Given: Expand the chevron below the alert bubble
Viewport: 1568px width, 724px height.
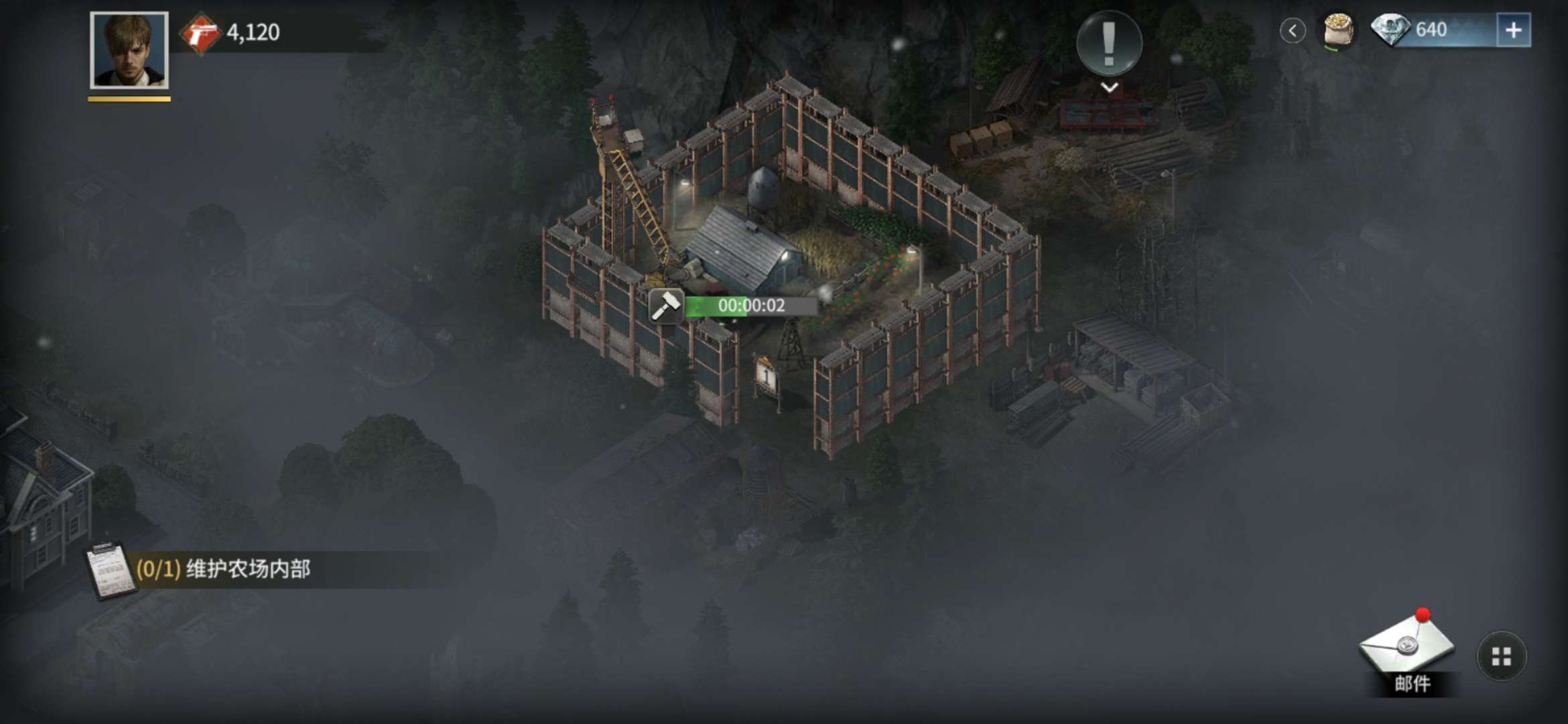Looking at the screenshot, I should [x=1109, y=88].
